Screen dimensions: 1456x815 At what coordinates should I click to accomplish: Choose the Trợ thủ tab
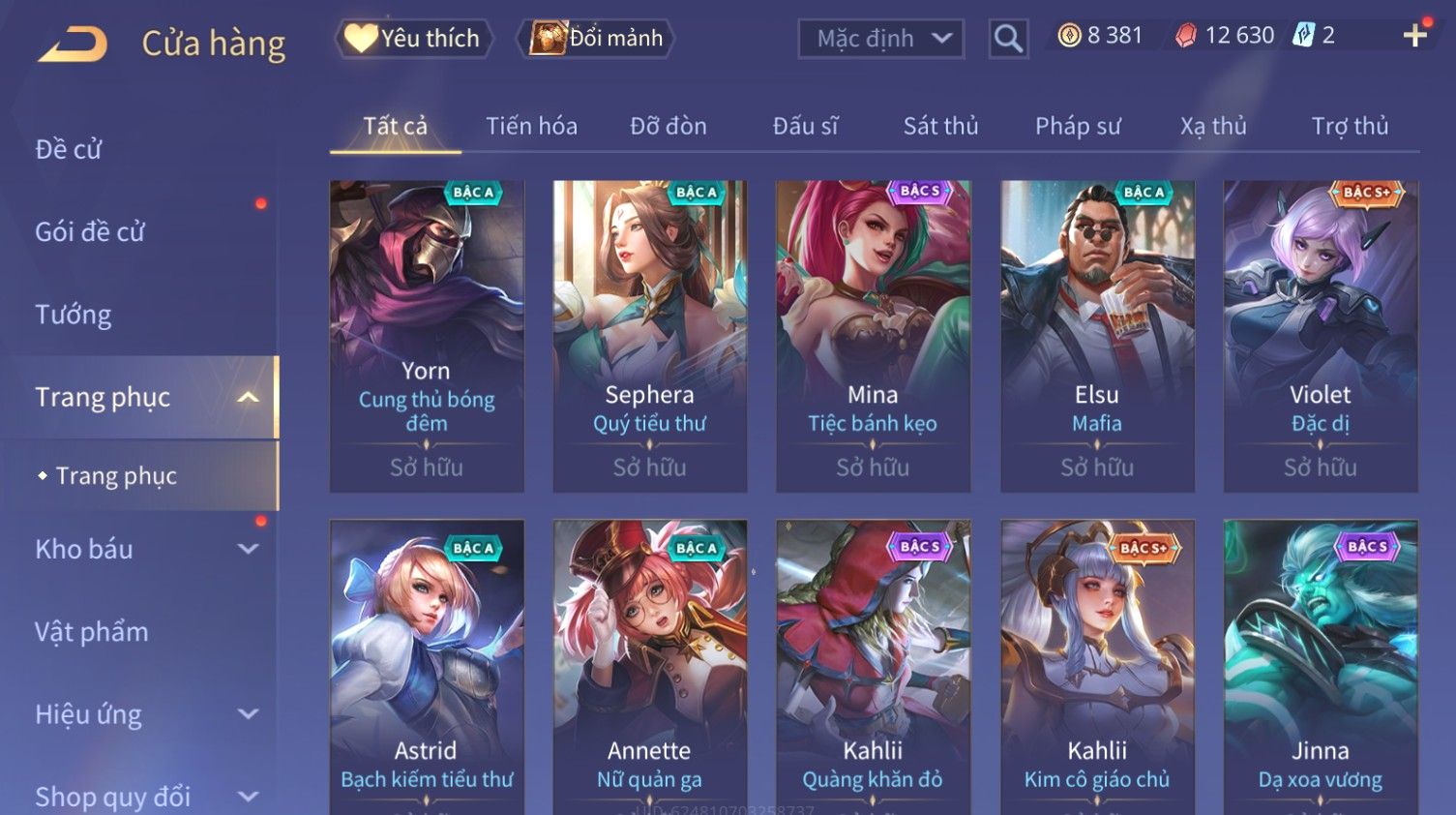[1350, 126]
